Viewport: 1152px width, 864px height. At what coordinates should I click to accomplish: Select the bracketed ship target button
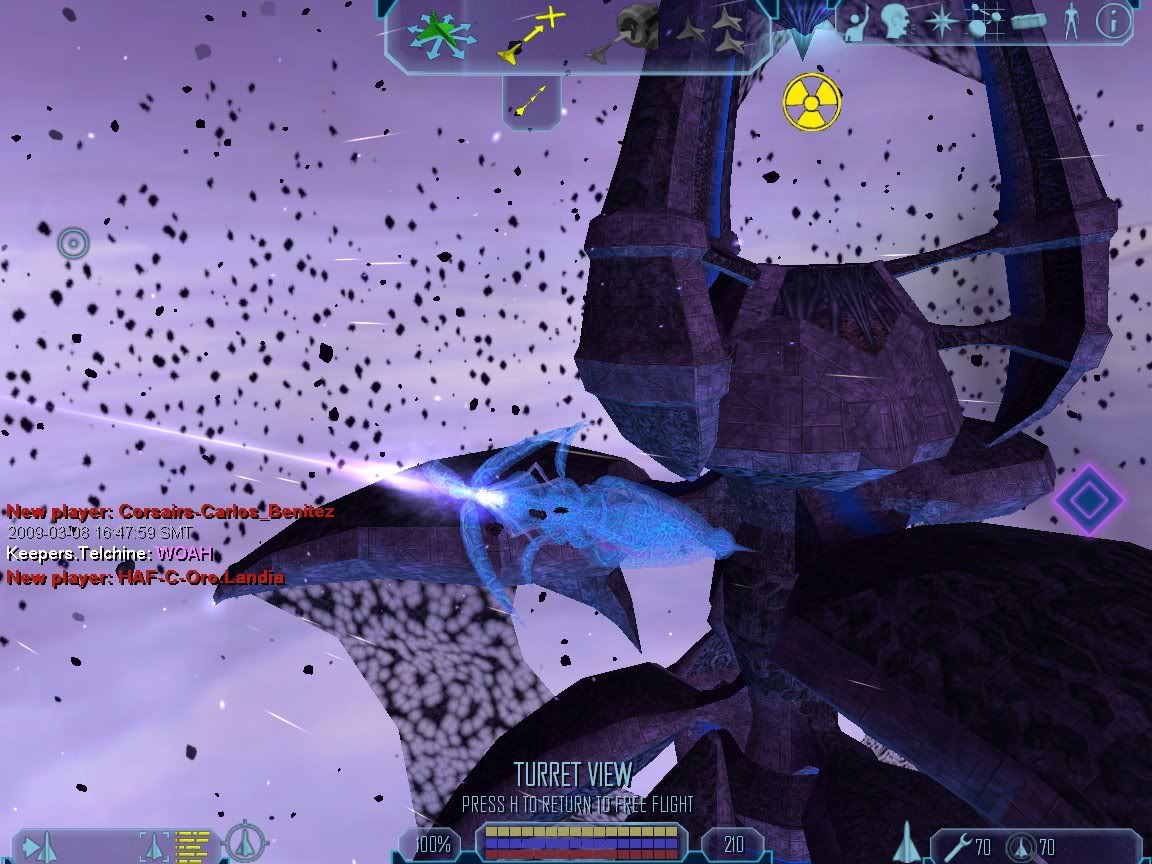pos(153,846)
